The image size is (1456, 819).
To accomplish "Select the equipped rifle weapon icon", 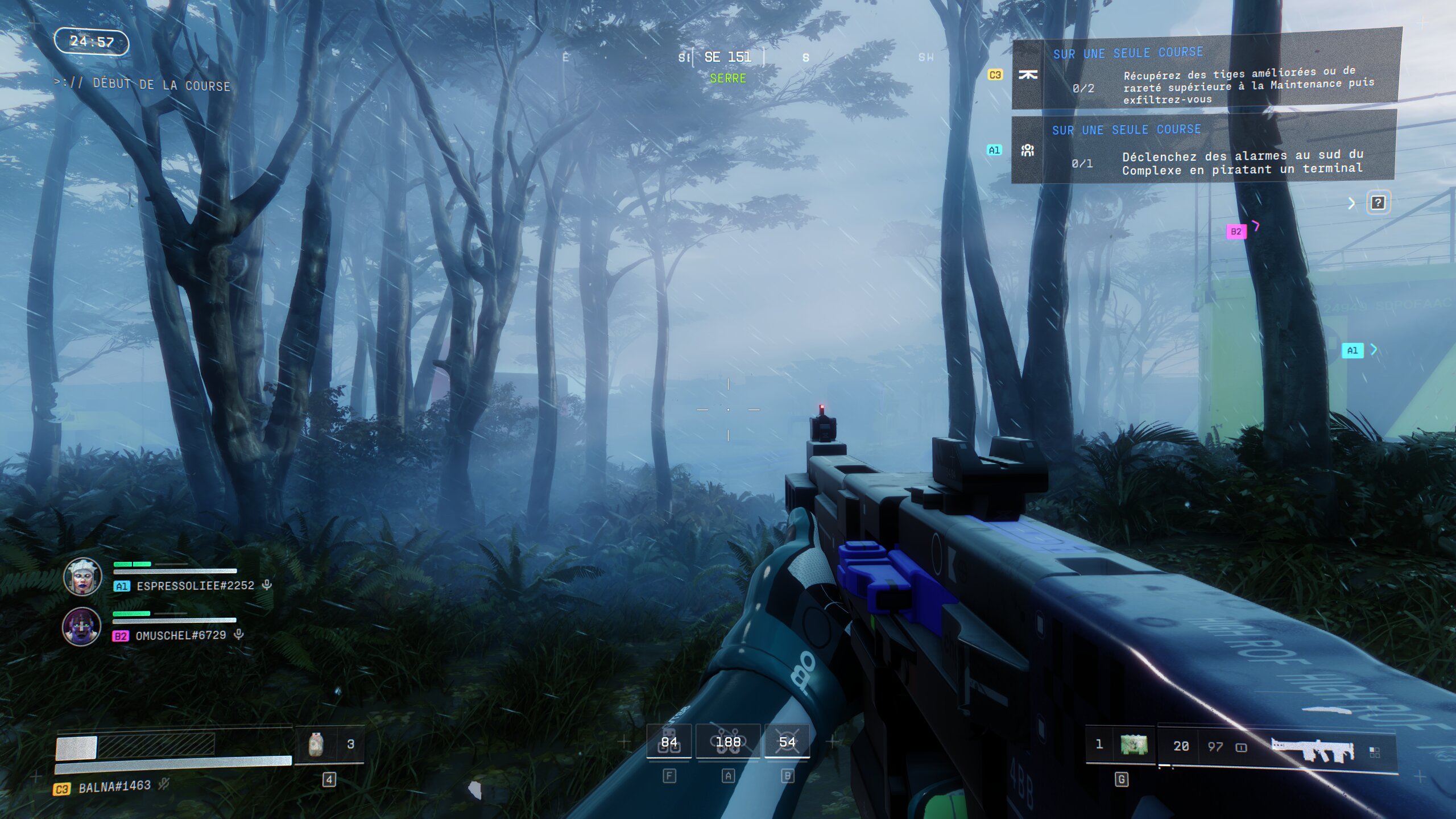I will 1313,750.
